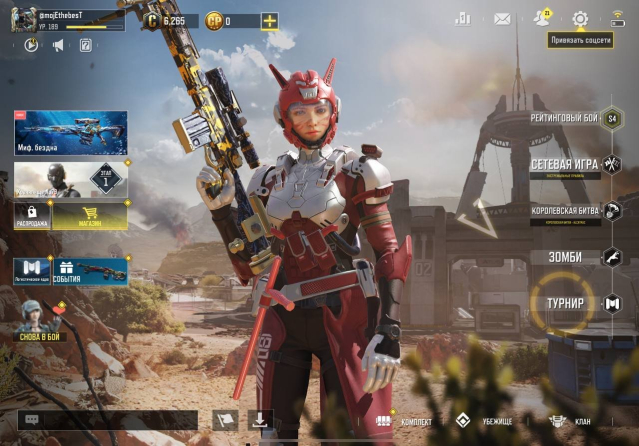Open the Клан menu
Viewport: 639px width, 446px height.
pos(570,421)
